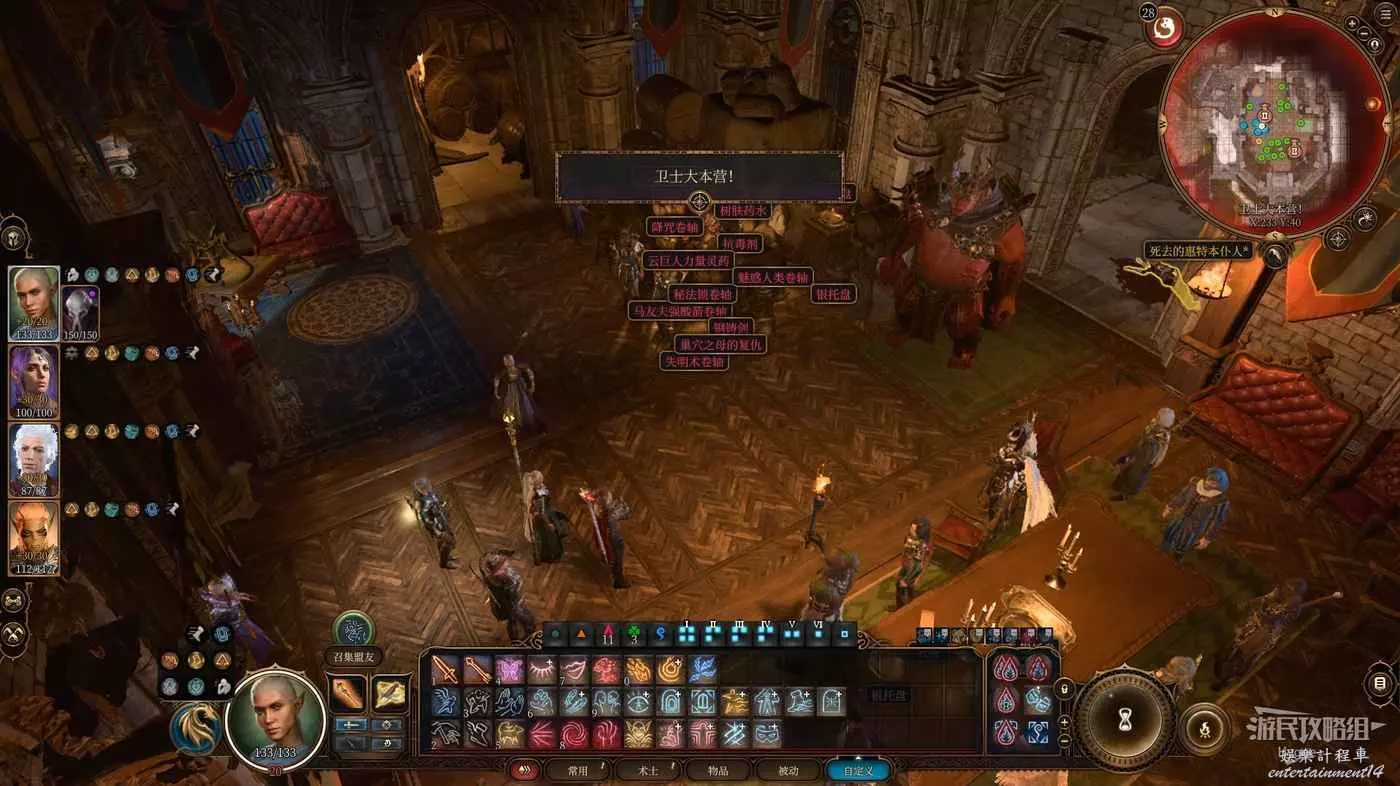Screen dimensions: 1400x786
Task: Click the 召集盟友 button
Action: click(353, 630)
